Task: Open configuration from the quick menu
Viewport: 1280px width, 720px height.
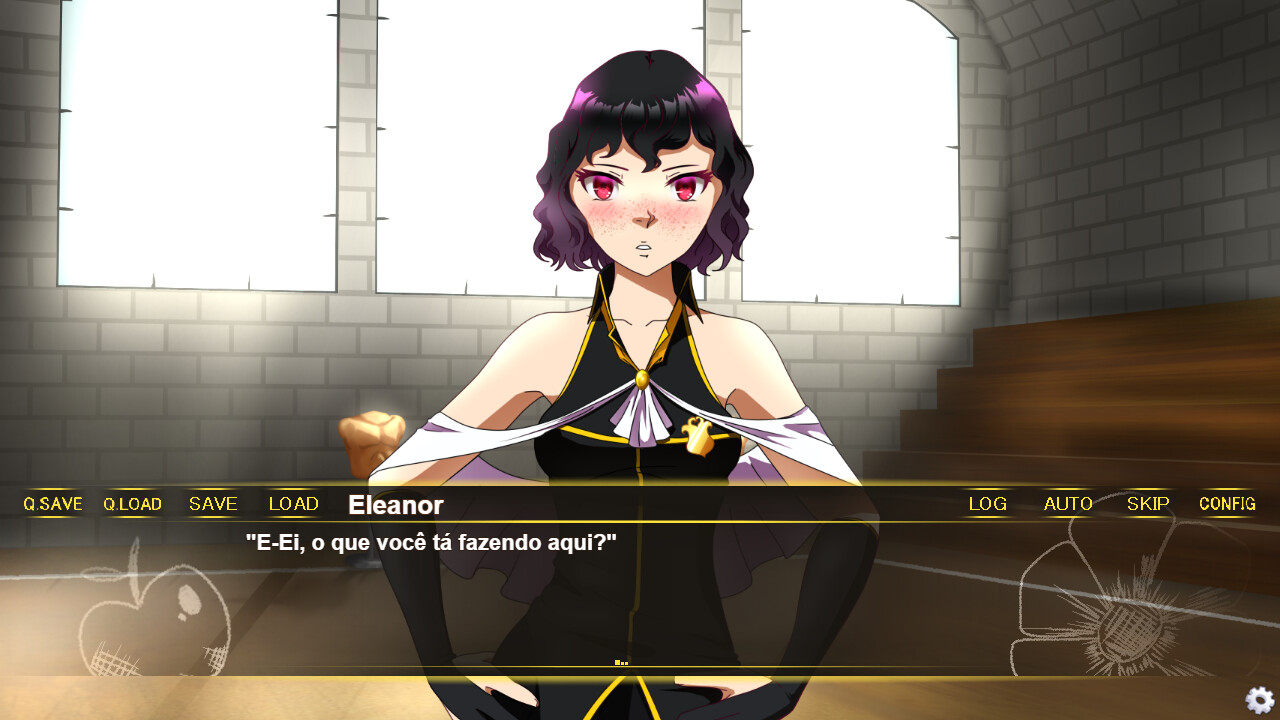Action: (x=1227, y=504)
